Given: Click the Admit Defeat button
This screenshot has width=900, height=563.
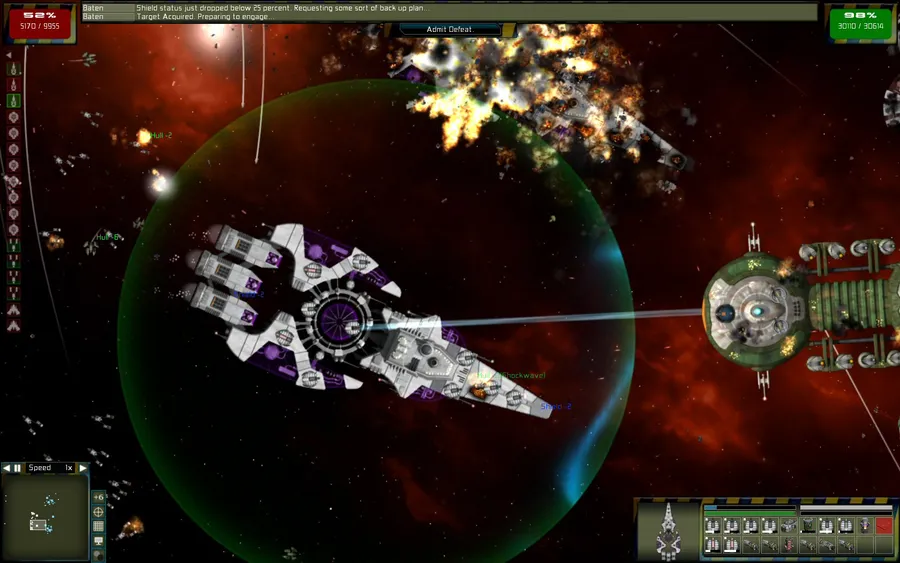Looking at the screenshot, I should [x=449, y=29].
